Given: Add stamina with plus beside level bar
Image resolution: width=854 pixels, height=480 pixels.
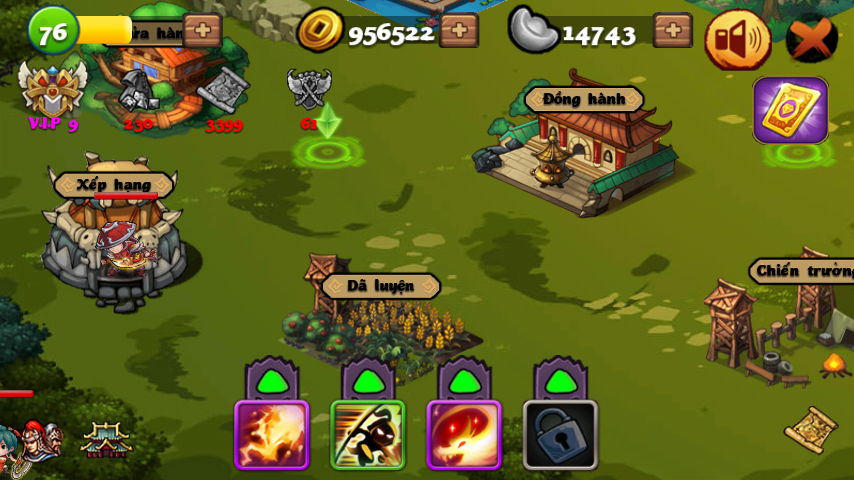Looking at the screenshot, I should tap(202, 31).
